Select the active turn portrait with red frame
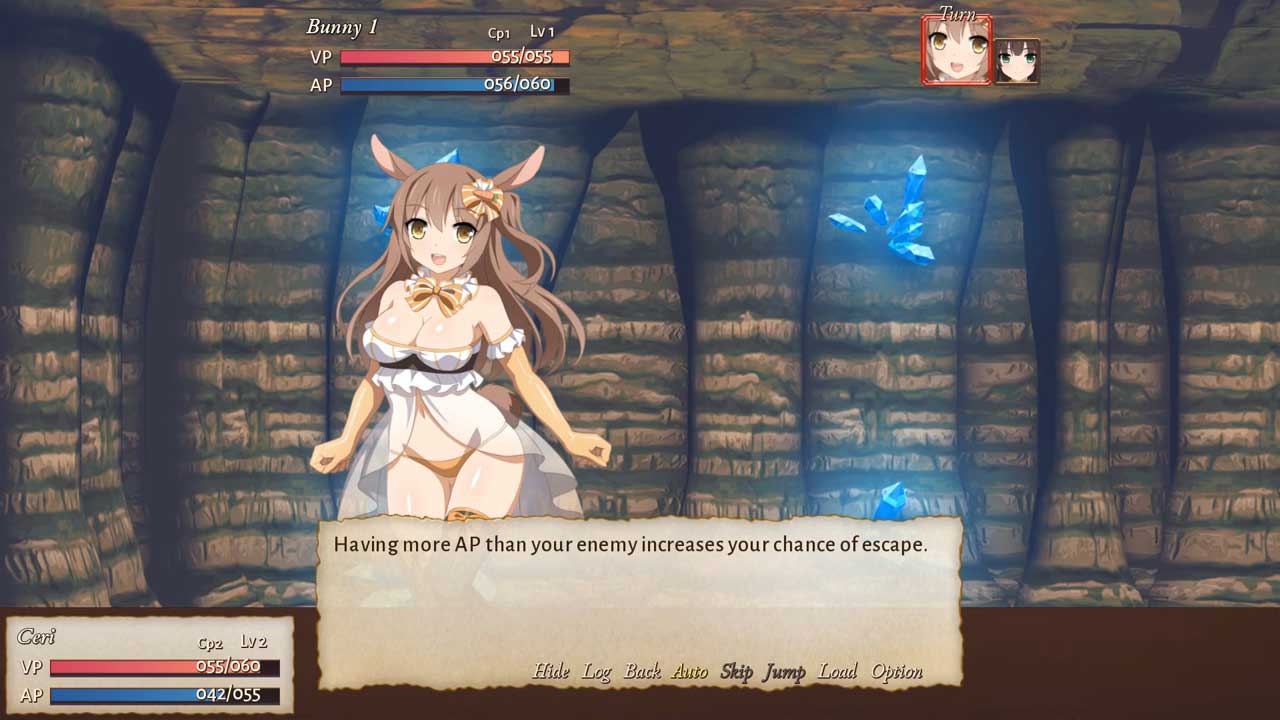1280x720 pixels. pyautogui.click(x=956, y=50)
